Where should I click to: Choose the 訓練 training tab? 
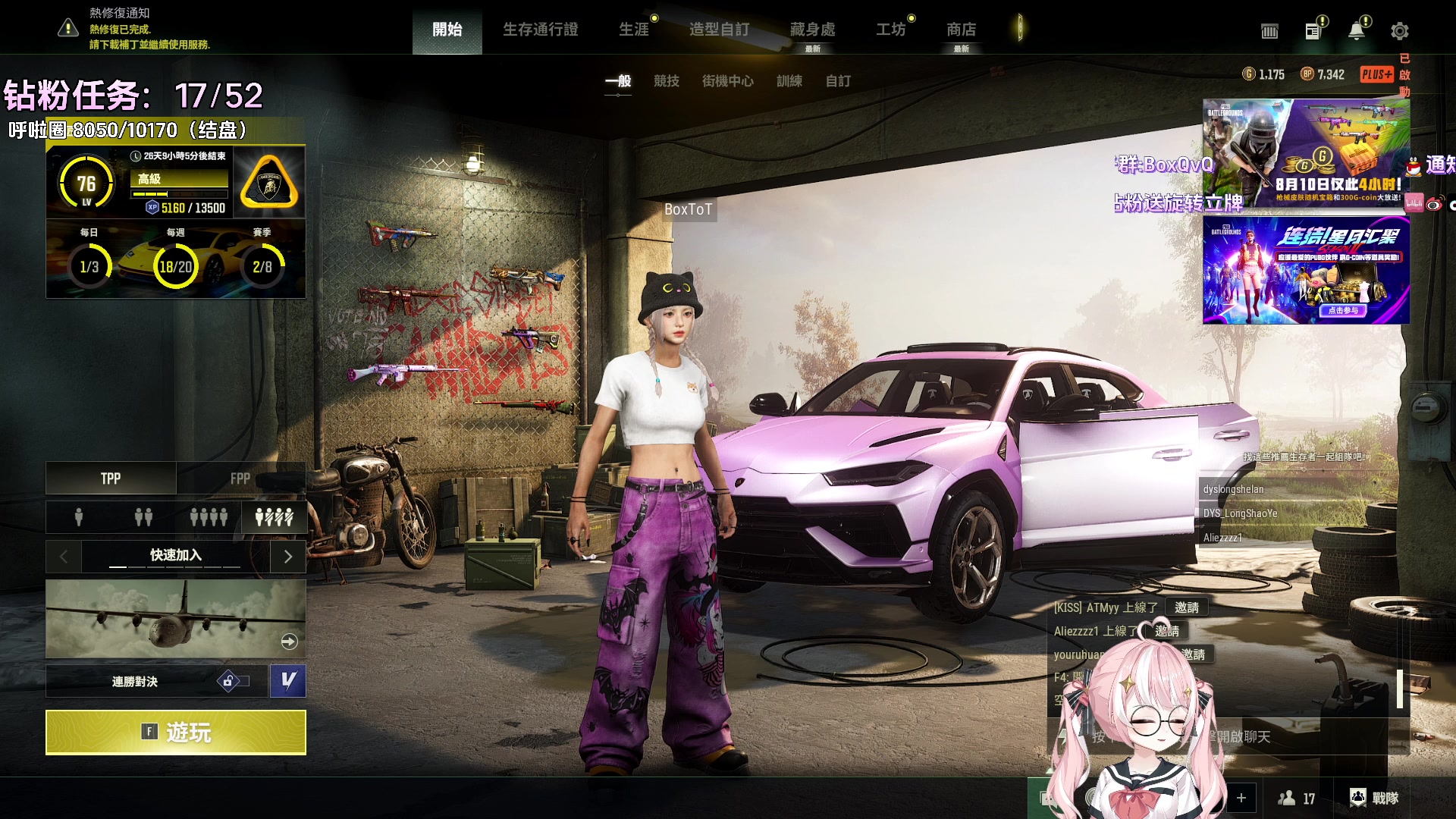tap(789, 81)
